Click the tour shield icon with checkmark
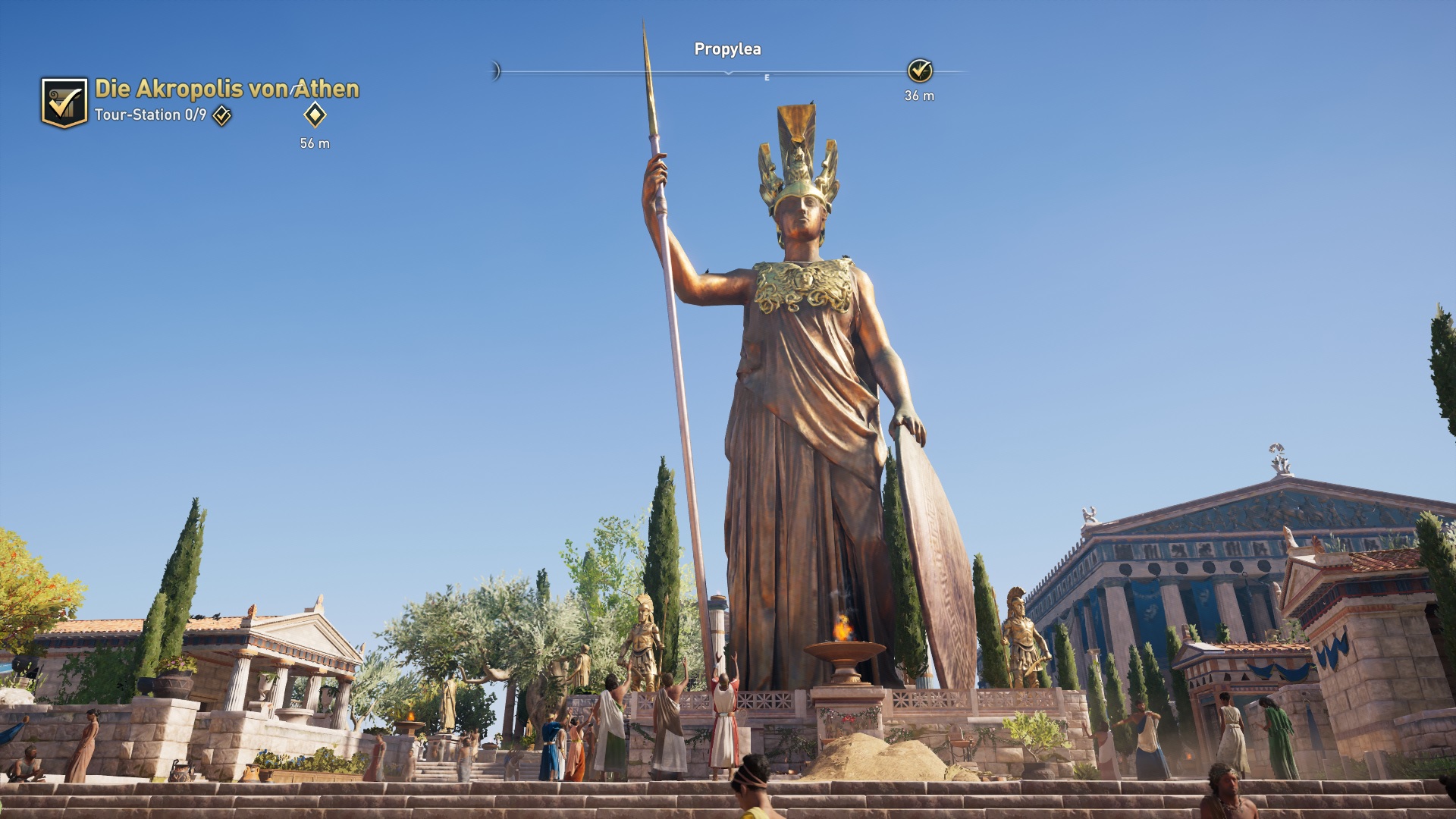 [x=64, y=102]
